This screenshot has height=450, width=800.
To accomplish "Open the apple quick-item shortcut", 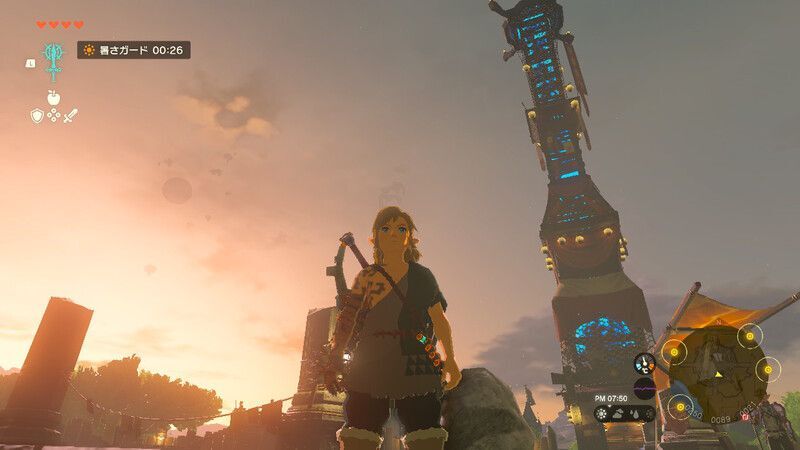I will click(x=53, y=99).
